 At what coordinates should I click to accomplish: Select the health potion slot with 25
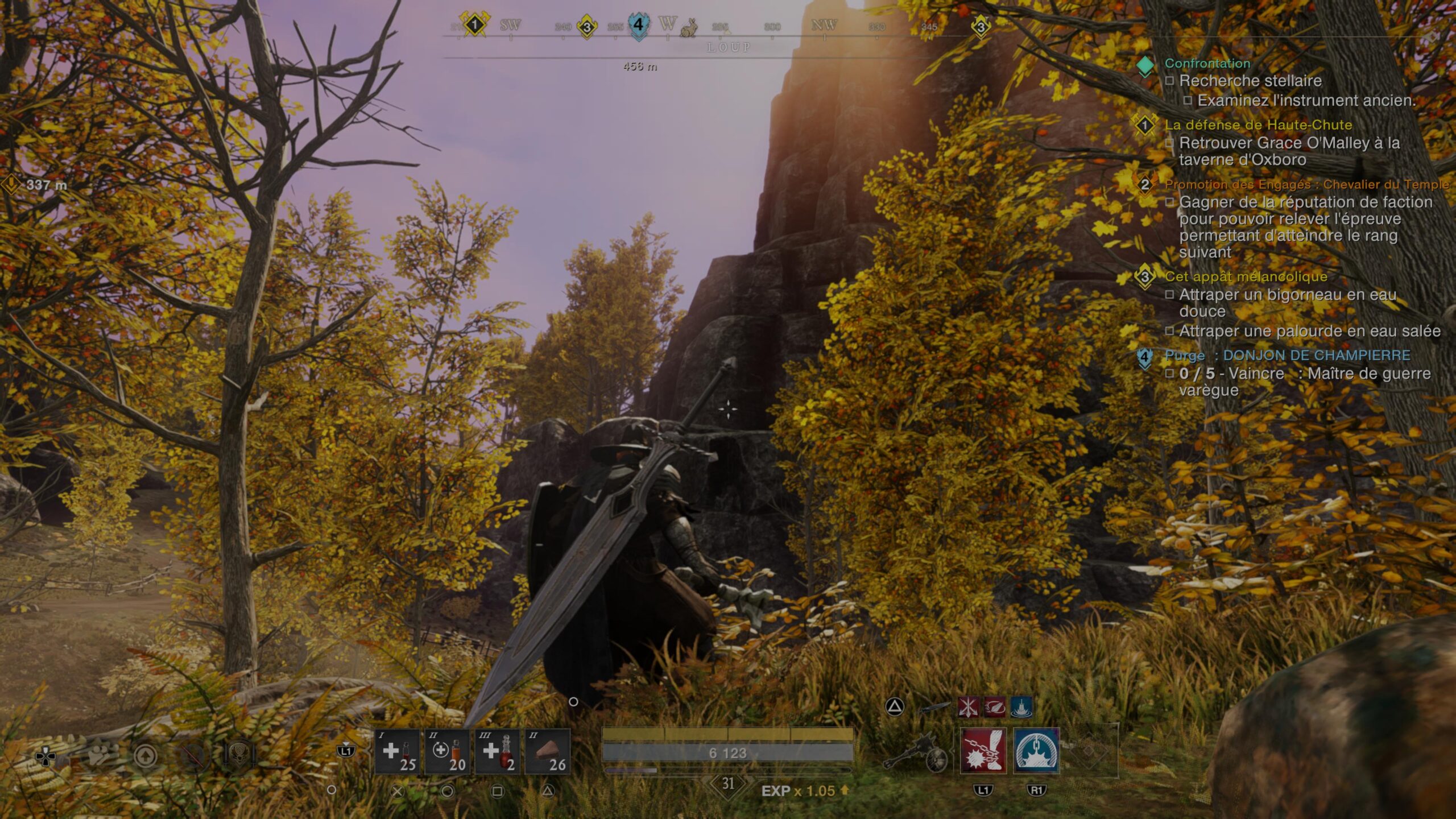coord(397,751)
